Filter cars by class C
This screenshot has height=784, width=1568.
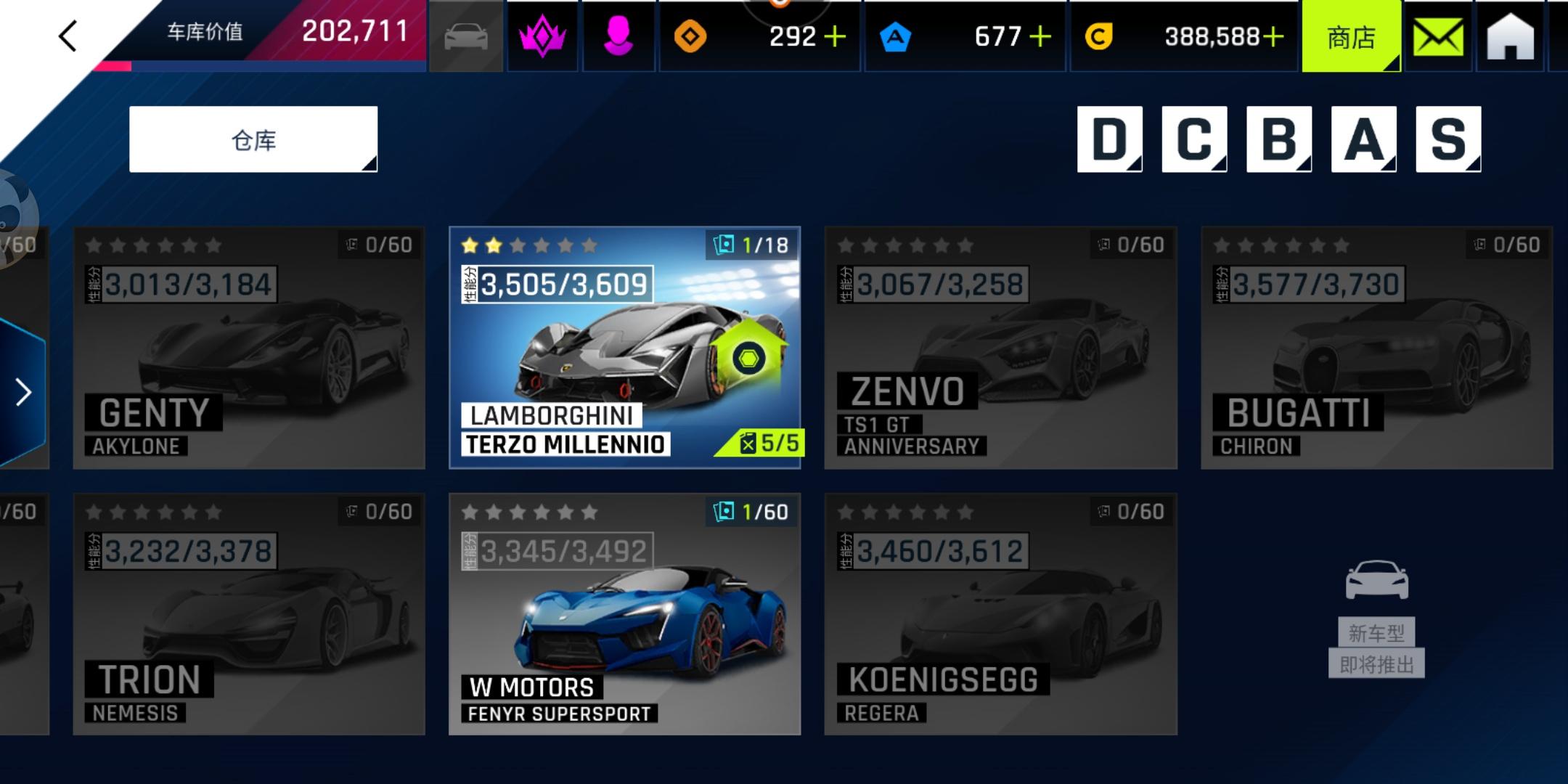point(1194,139)
